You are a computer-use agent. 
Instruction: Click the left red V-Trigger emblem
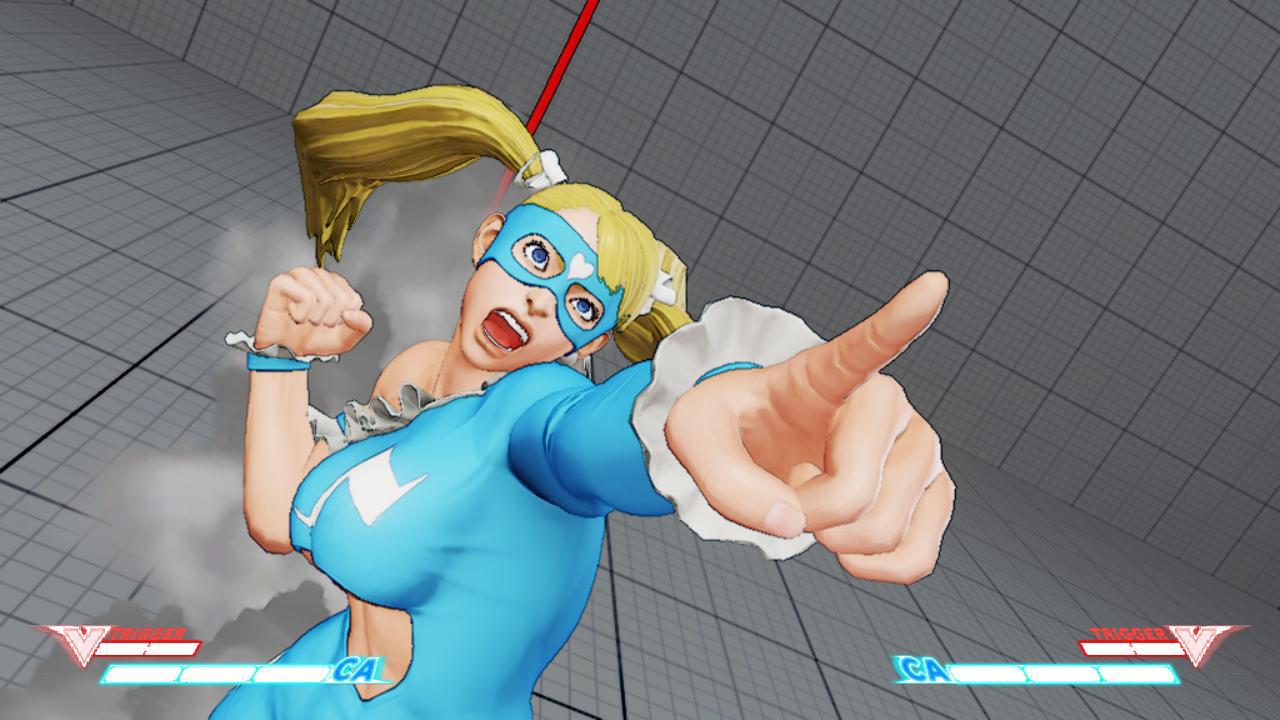85,640
